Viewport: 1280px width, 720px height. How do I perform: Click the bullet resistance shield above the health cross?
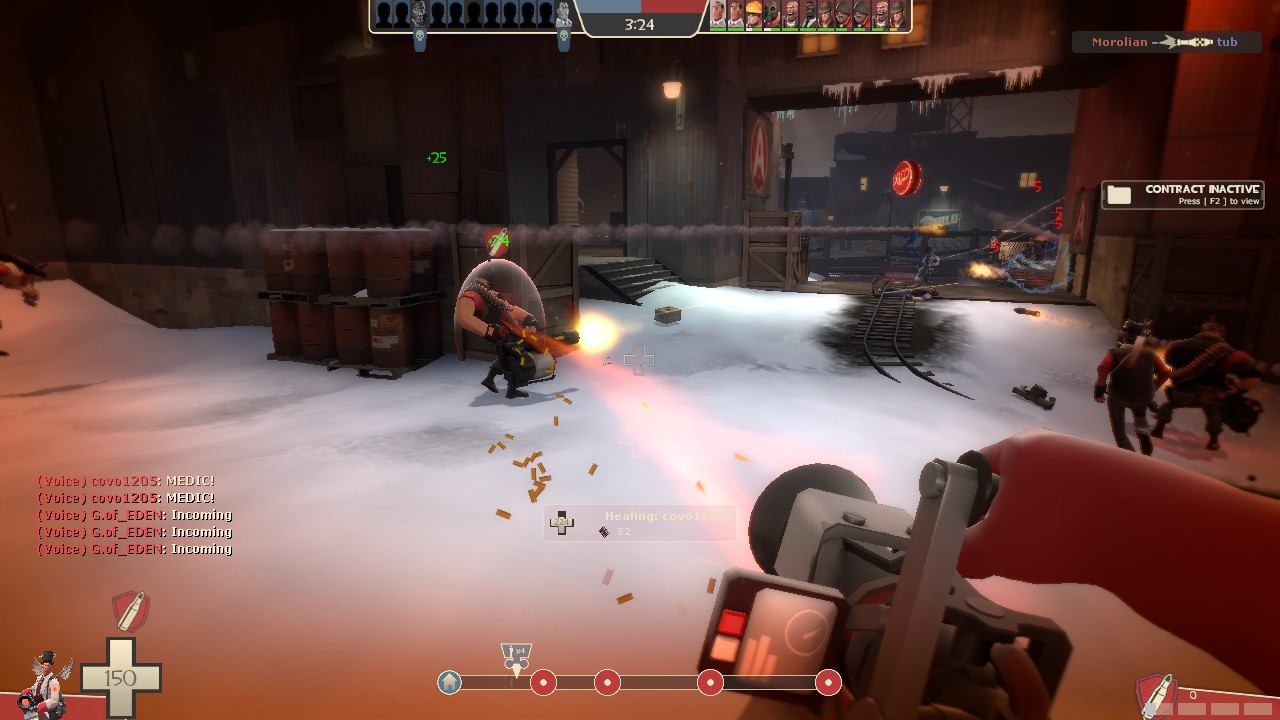tap(129, 610)
